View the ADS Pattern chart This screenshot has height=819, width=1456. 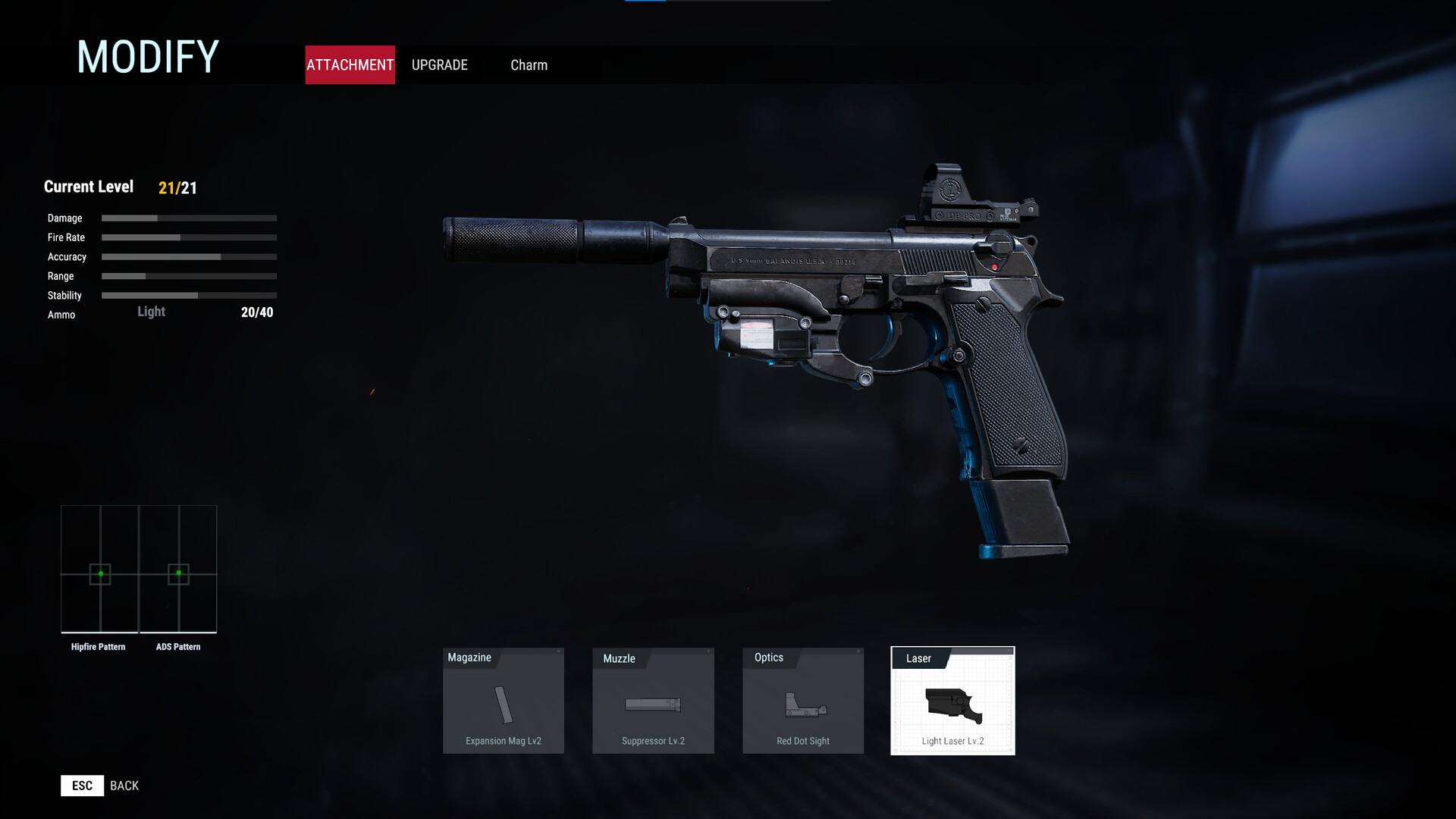pos(178,570)
